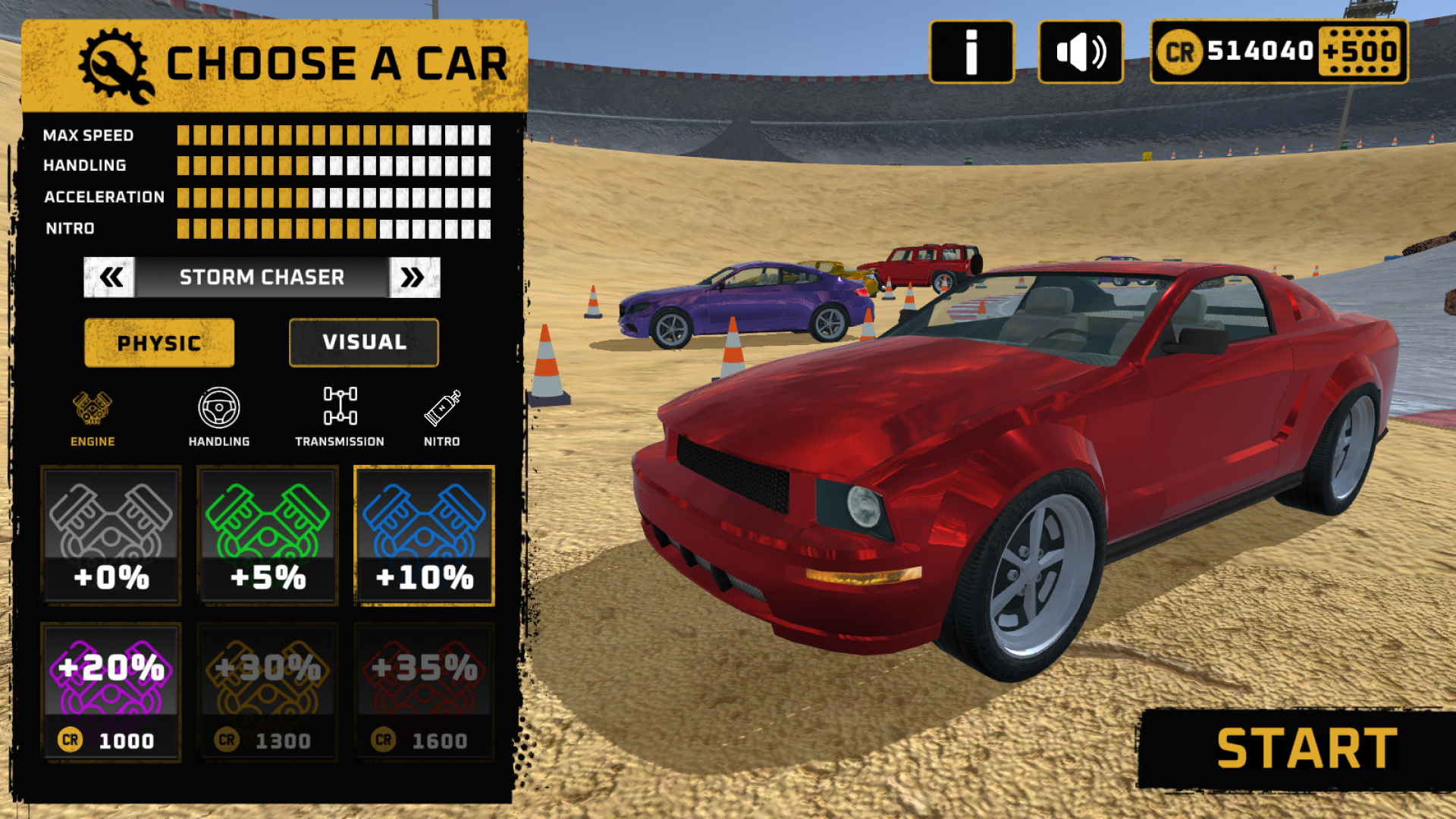
Task: Mute the game sound icon
Action: click(x=1080, y=52)
